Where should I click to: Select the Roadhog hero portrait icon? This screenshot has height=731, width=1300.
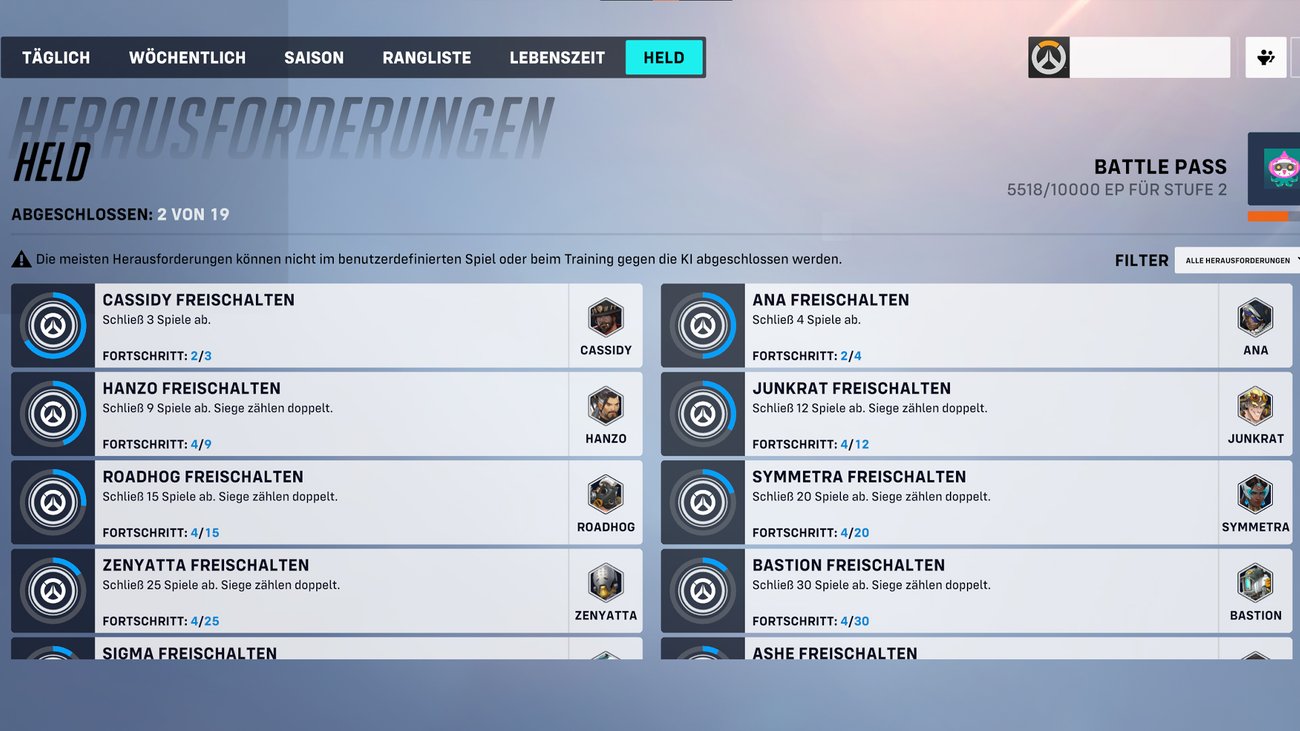pos(606,492)
